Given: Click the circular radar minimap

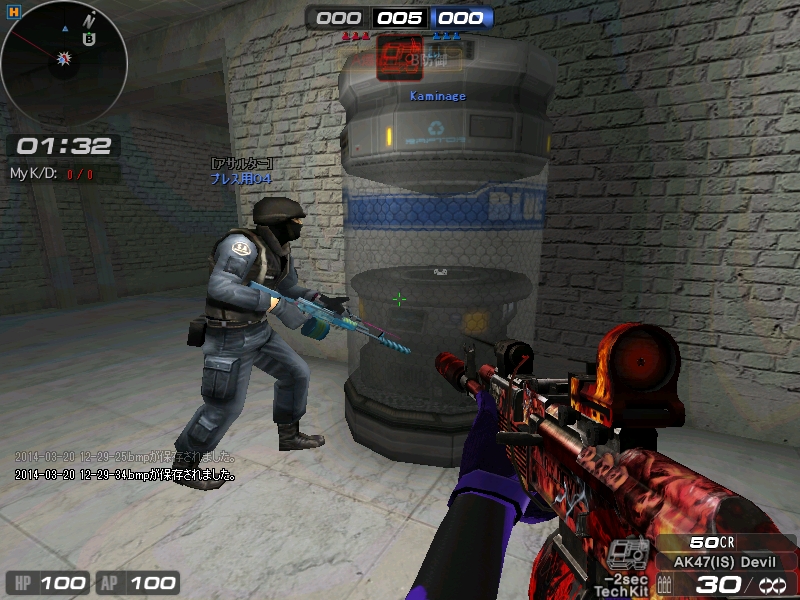Looking at the screenshot, I should click(x=63, y=62).
